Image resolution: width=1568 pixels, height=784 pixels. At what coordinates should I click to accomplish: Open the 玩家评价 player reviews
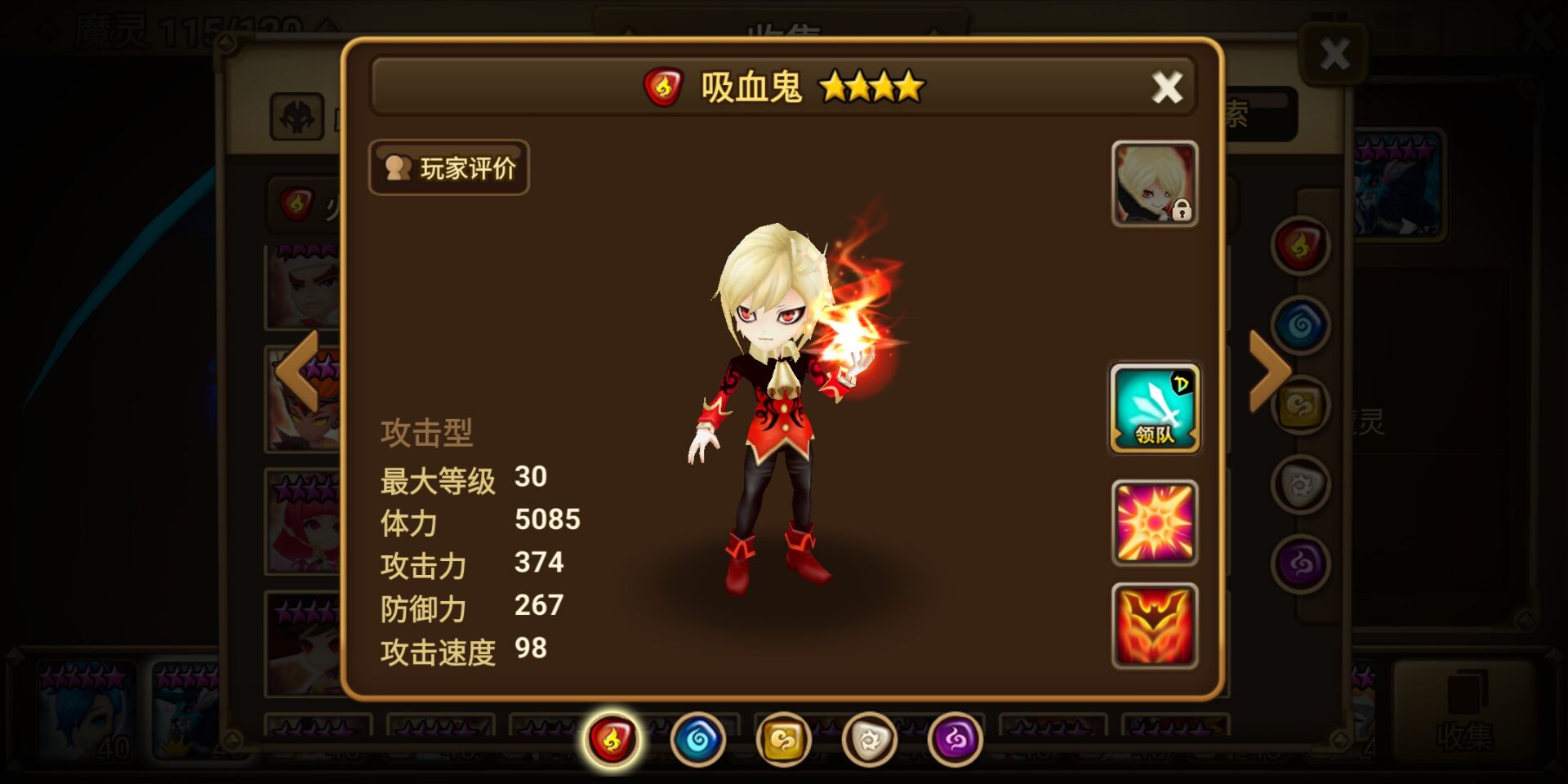click(448, 167)
